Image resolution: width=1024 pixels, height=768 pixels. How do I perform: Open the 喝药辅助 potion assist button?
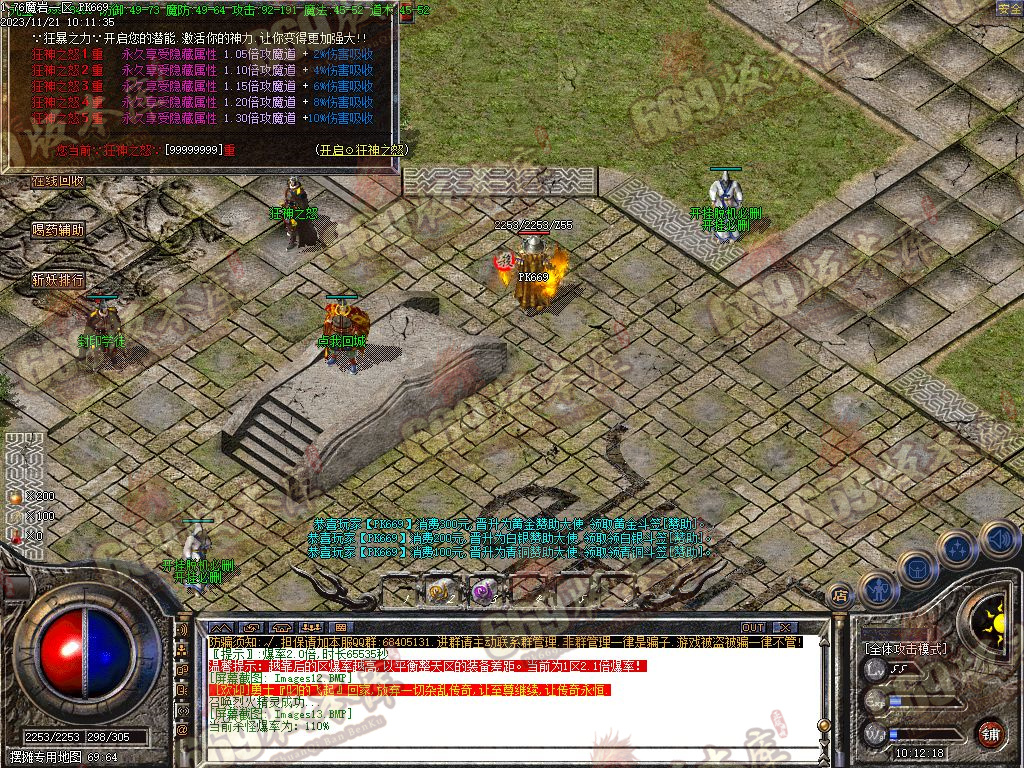point(57,229)
